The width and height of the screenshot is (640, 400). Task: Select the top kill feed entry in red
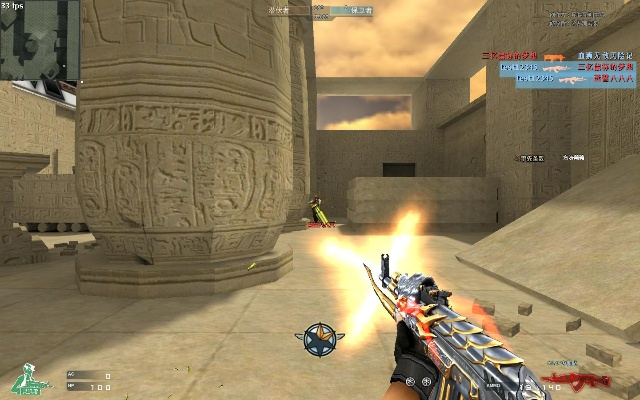click(510, 55)
